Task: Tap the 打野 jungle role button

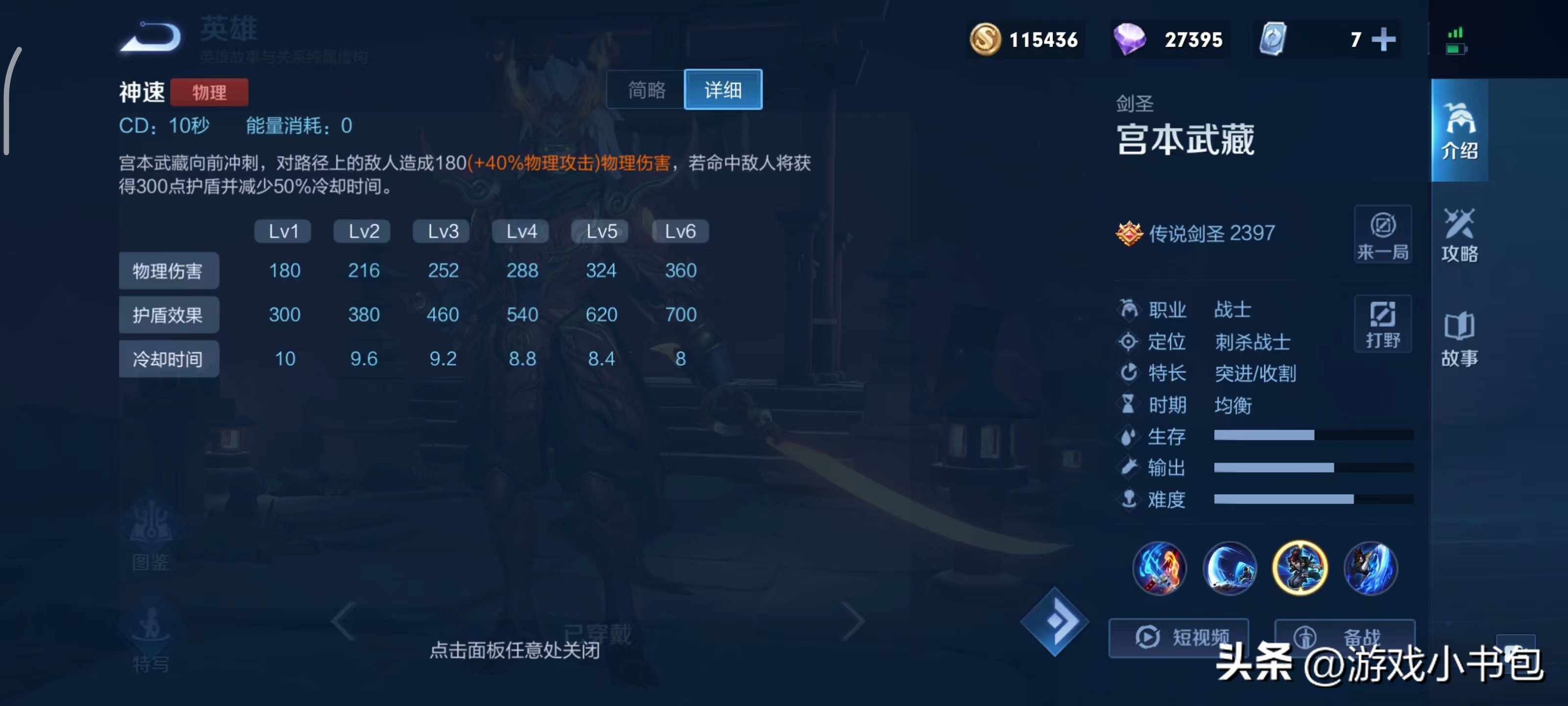Action: coord(1382,324)
